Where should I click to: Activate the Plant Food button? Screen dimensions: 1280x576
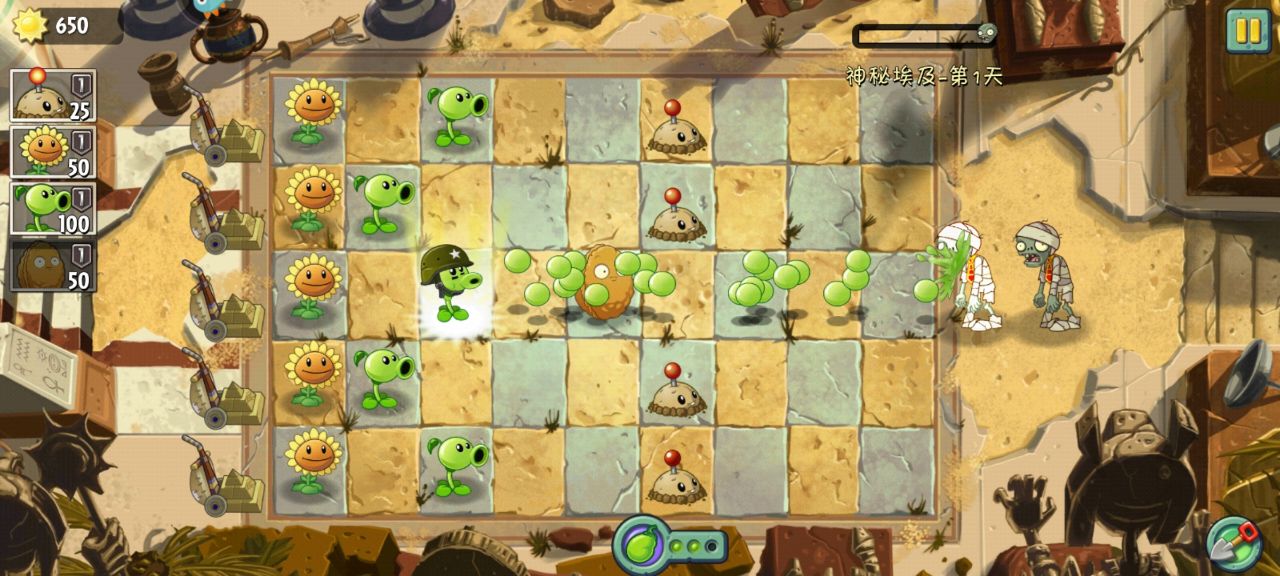(x=641, y=546)
